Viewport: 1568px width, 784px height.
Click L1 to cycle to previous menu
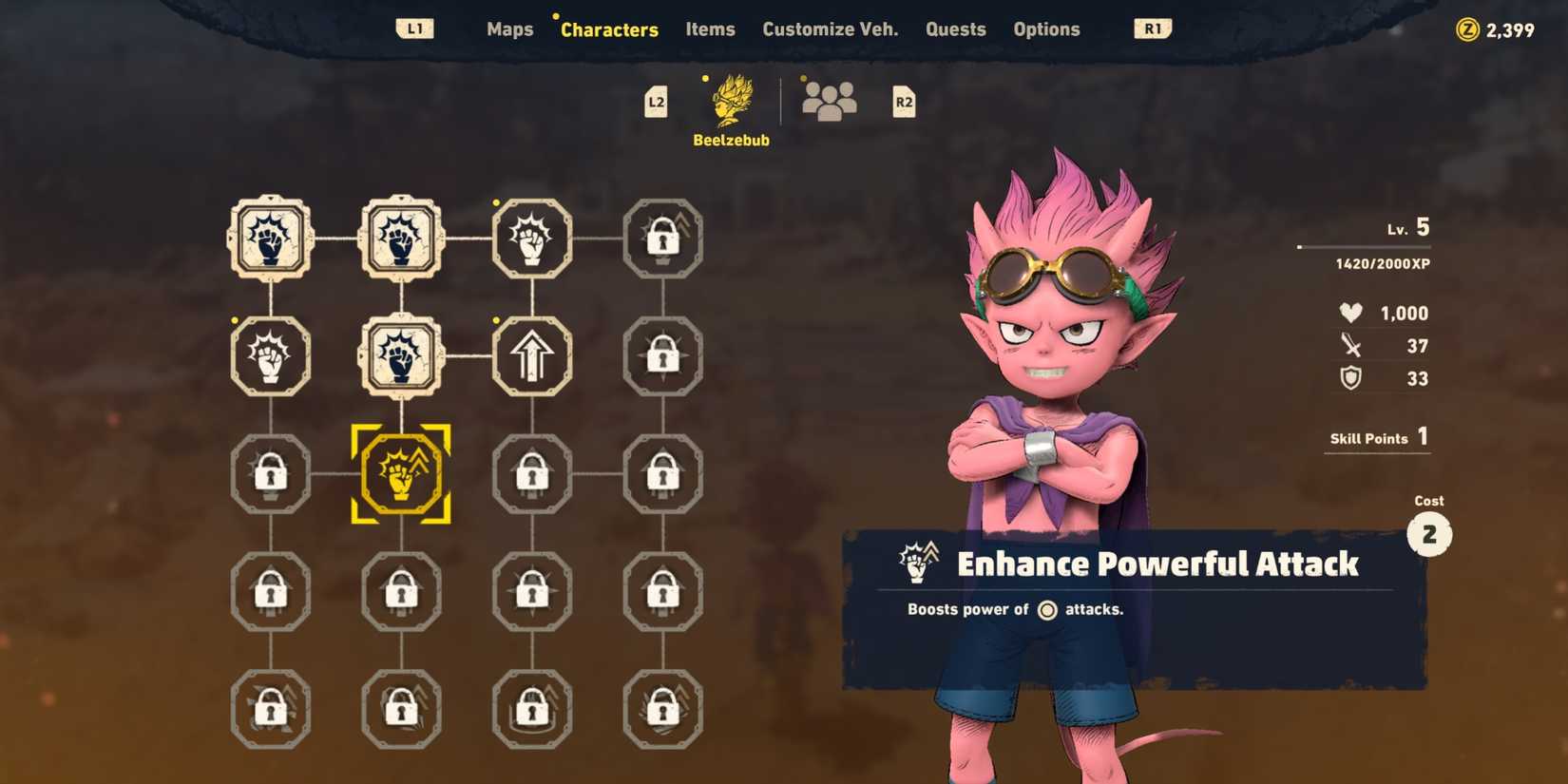click(x=415, y=29)
